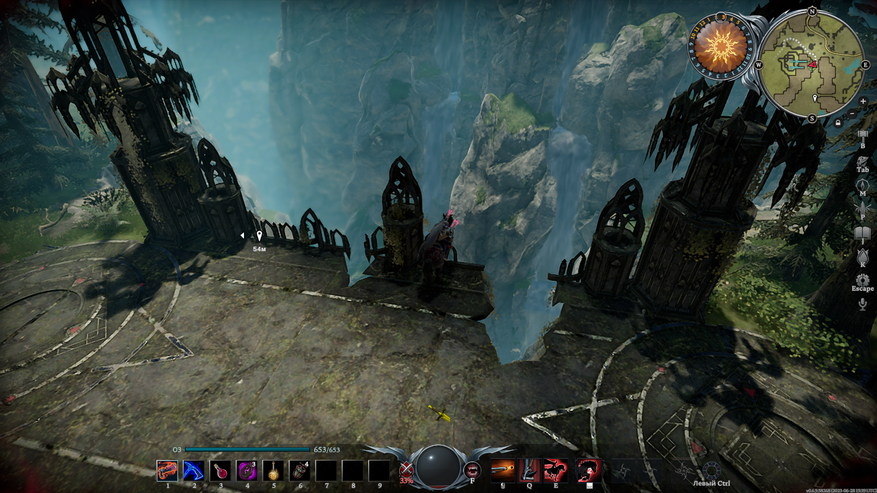Zoom in the minimap with plus button
This screenshot has width=877, height=493.
coord(862,100)
